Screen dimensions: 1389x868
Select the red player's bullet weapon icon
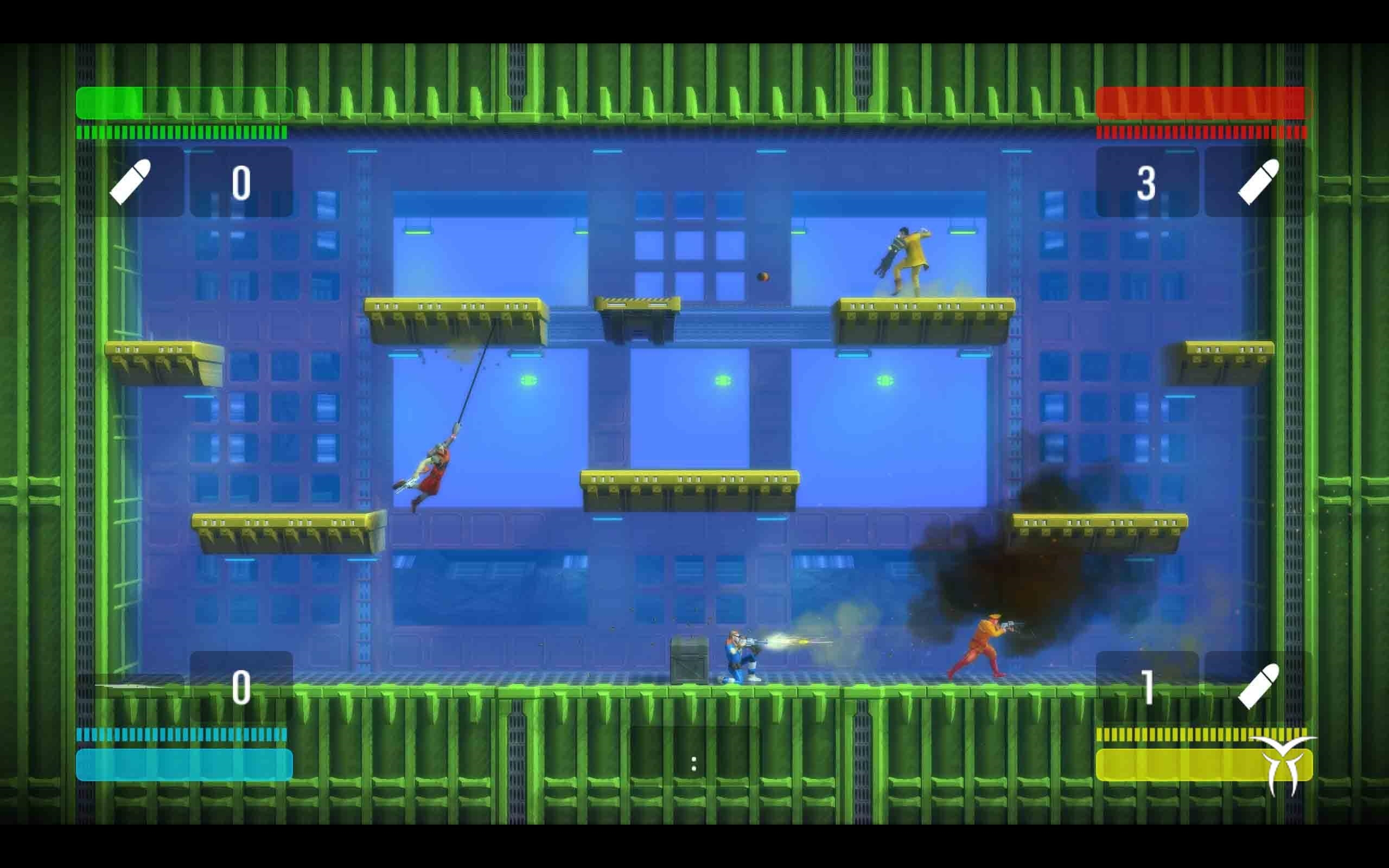click(x=1258, y=182)
